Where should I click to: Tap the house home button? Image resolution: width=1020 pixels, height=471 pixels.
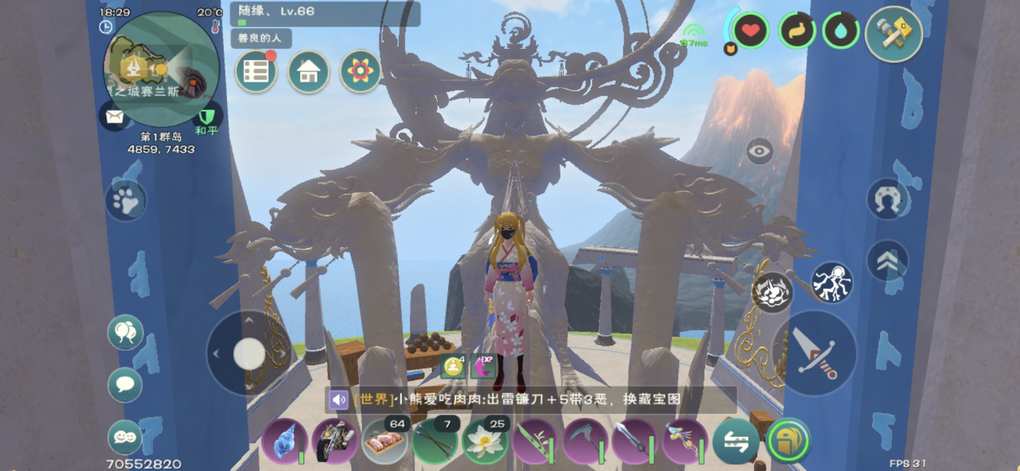[x=308, y=72]
